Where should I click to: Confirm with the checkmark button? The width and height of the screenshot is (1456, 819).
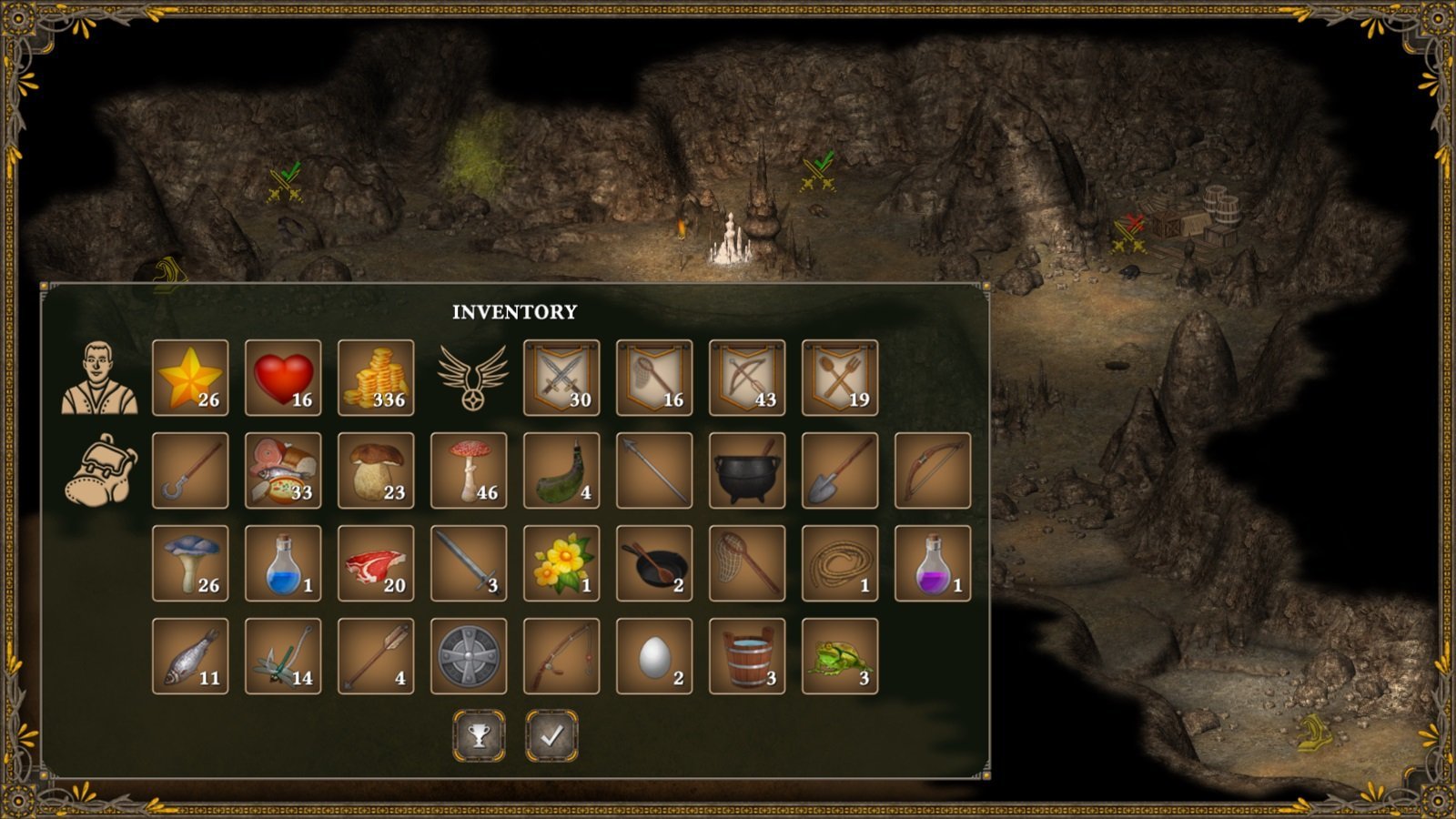(x=551, y=735)
